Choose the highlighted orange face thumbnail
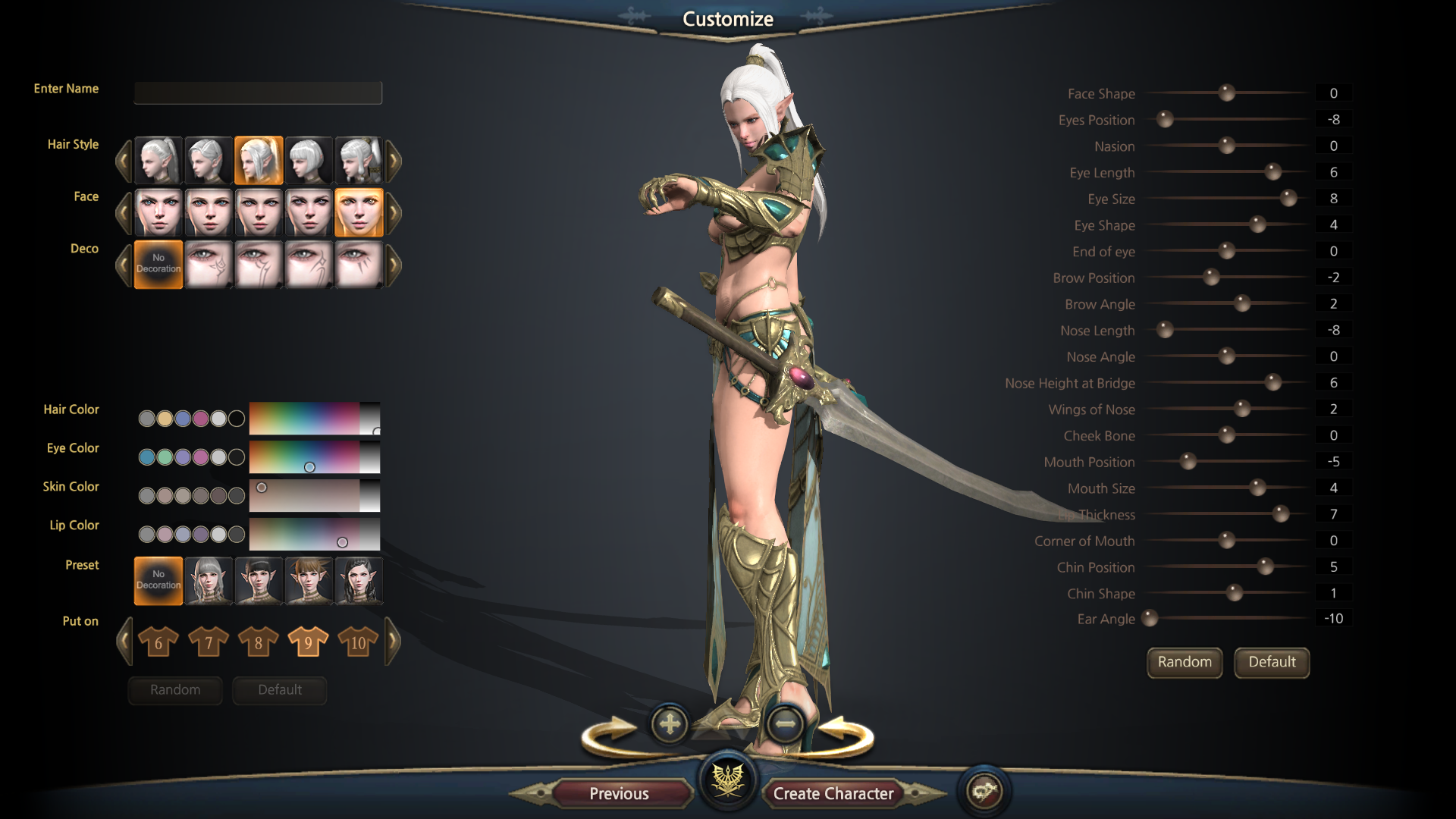1456x819 pixels. point(359,212)
